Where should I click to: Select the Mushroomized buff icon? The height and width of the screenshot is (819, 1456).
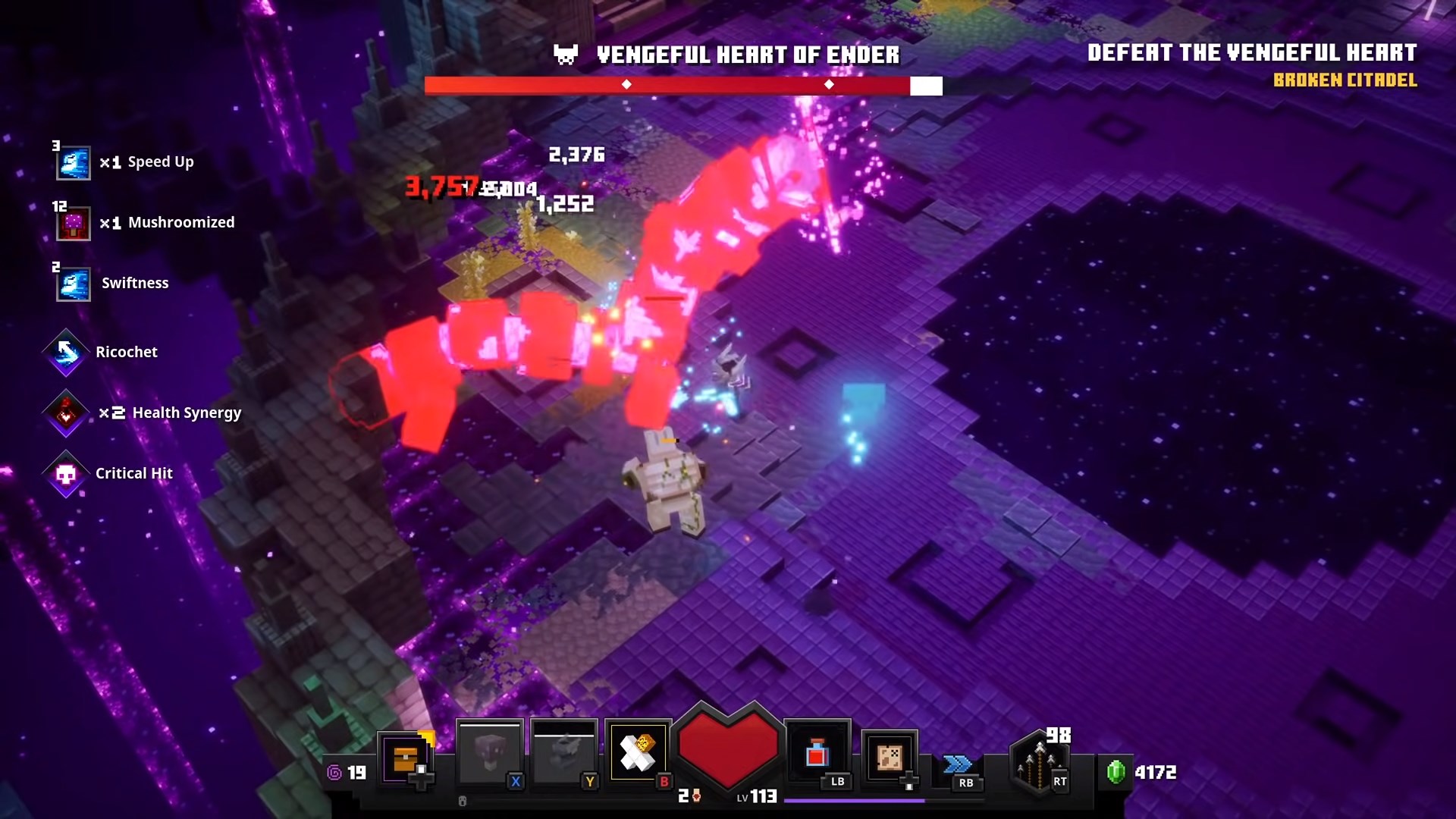(x=74, y=224)
